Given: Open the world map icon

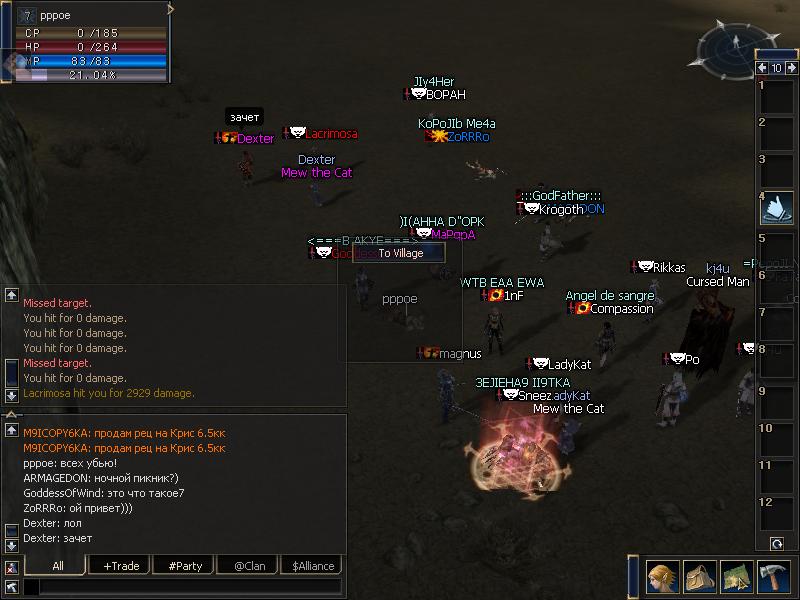Looking at the screenshot, I should (x=735, y=576).
